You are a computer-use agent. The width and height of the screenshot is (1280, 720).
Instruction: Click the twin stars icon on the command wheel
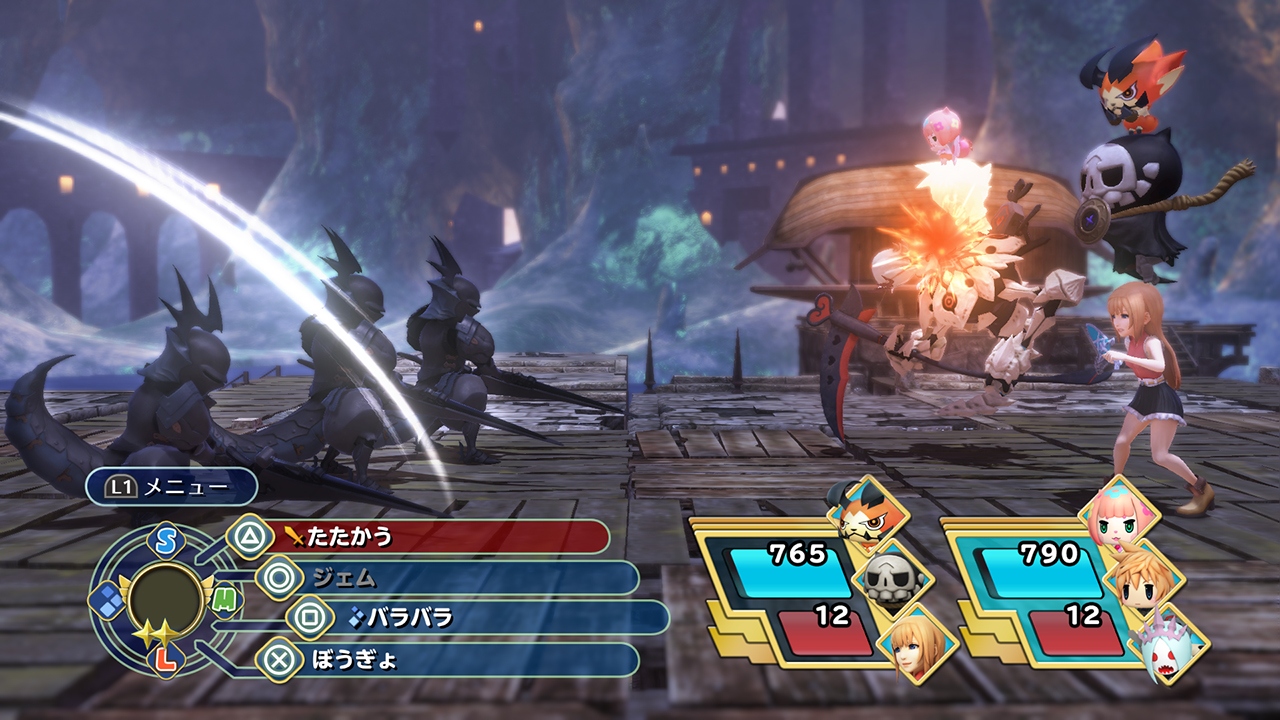coord(155,631)
